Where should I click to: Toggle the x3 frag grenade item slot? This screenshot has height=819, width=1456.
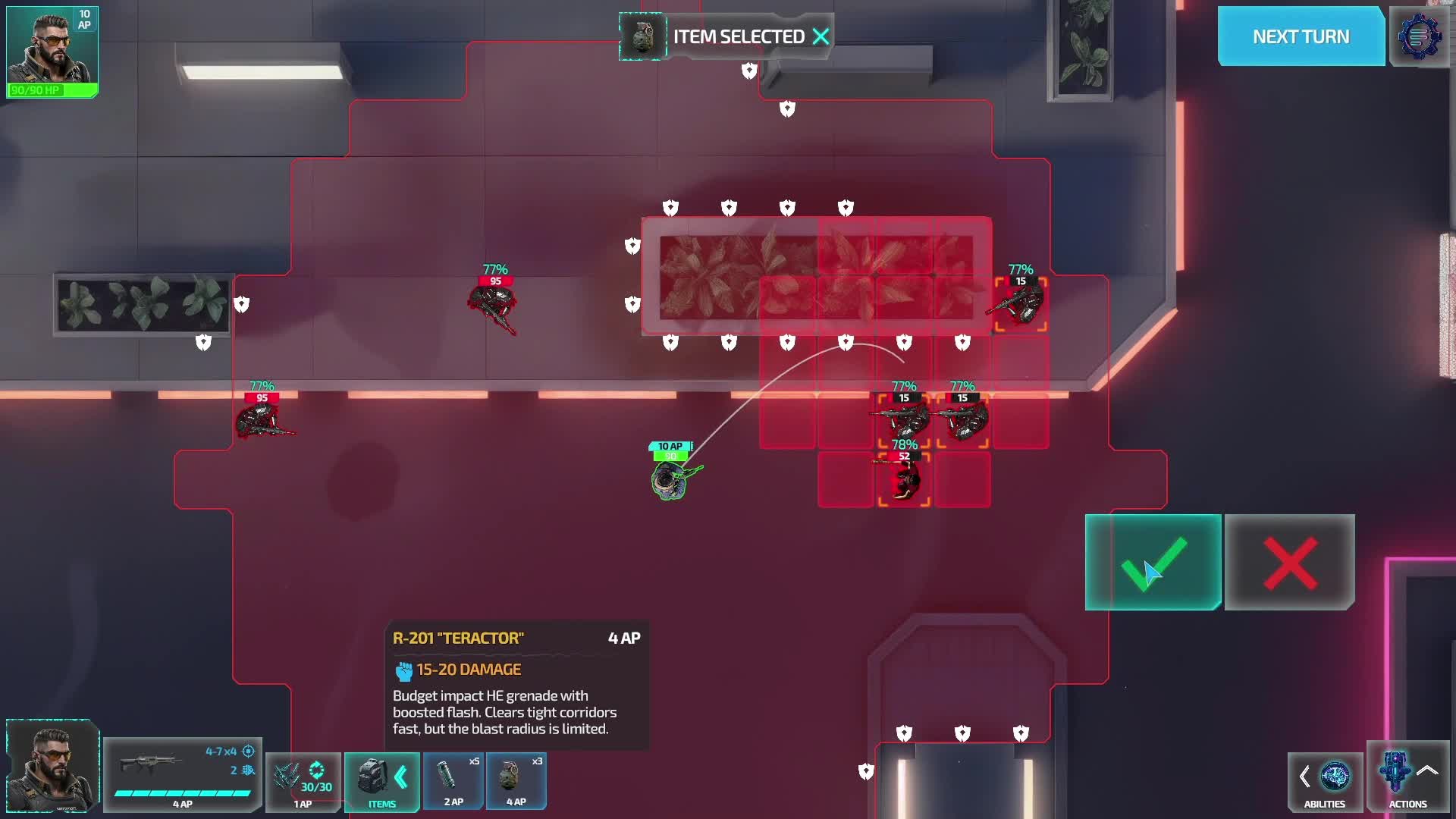coord(516,781)
